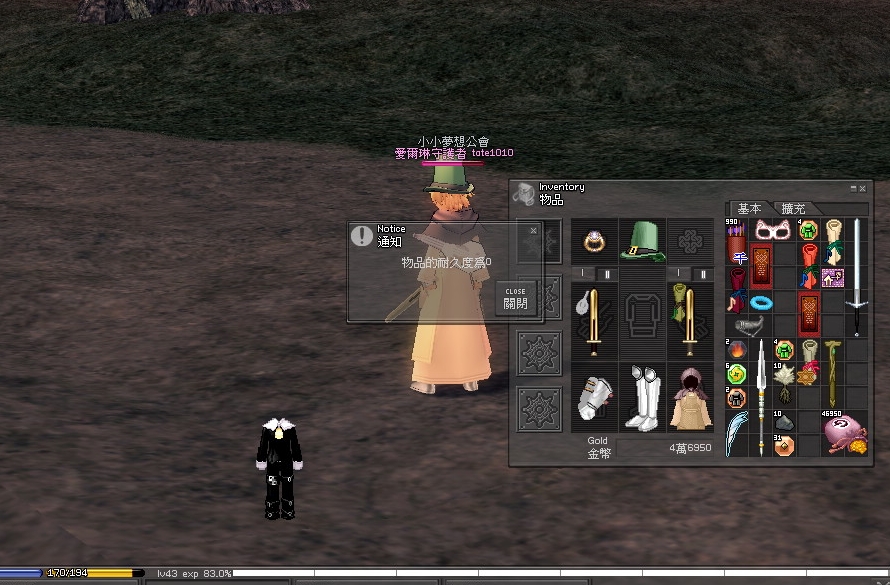The image size is (890, 585).
Task: Click the pink gold pouch holding 46950
Action: pos(844,435)
